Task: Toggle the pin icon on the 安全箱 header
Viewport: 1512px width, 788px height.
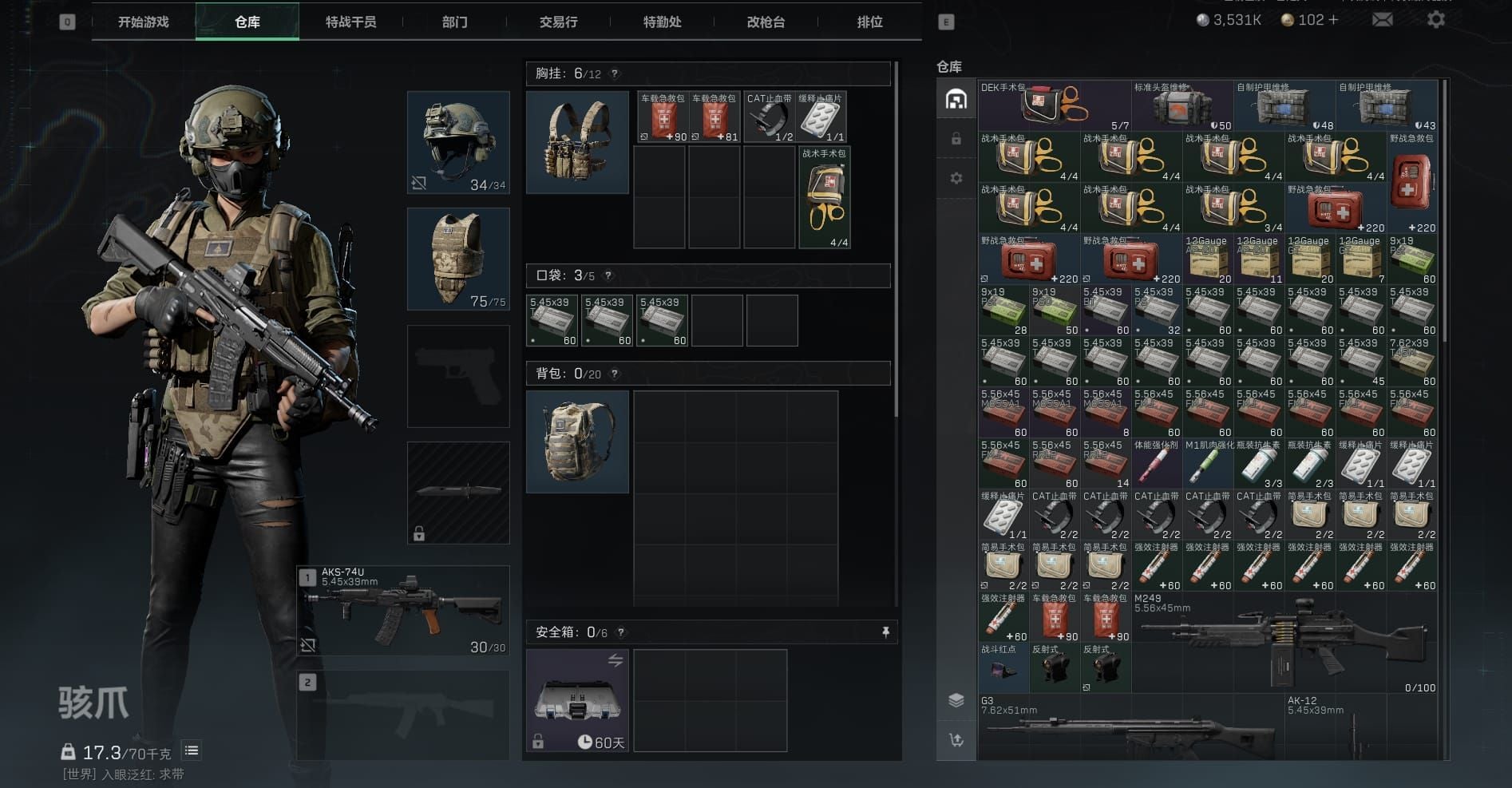Action: tap(885, 632)
